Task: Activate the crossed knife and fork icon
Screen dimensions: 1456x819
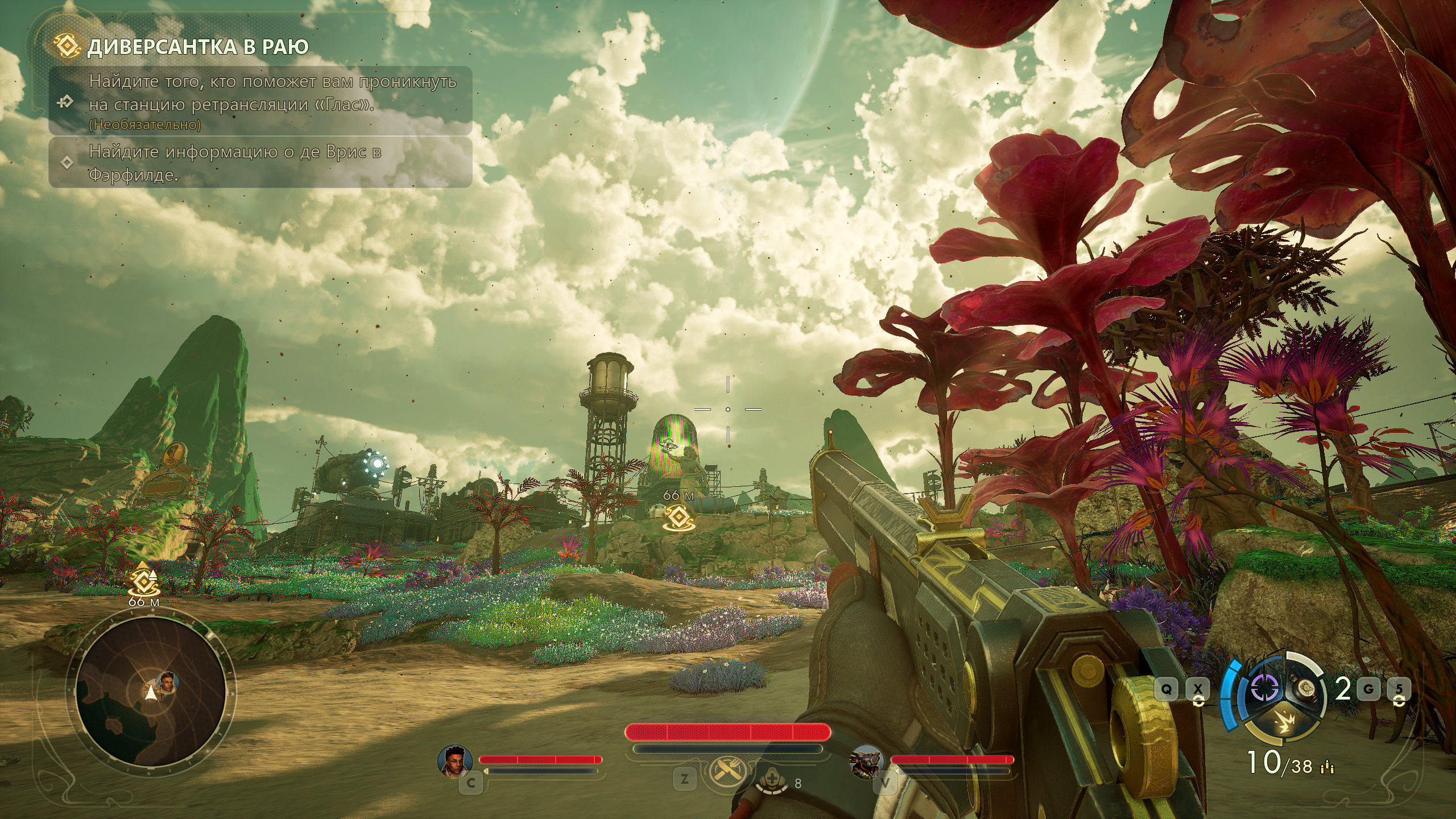Action: tap(726, 770)
